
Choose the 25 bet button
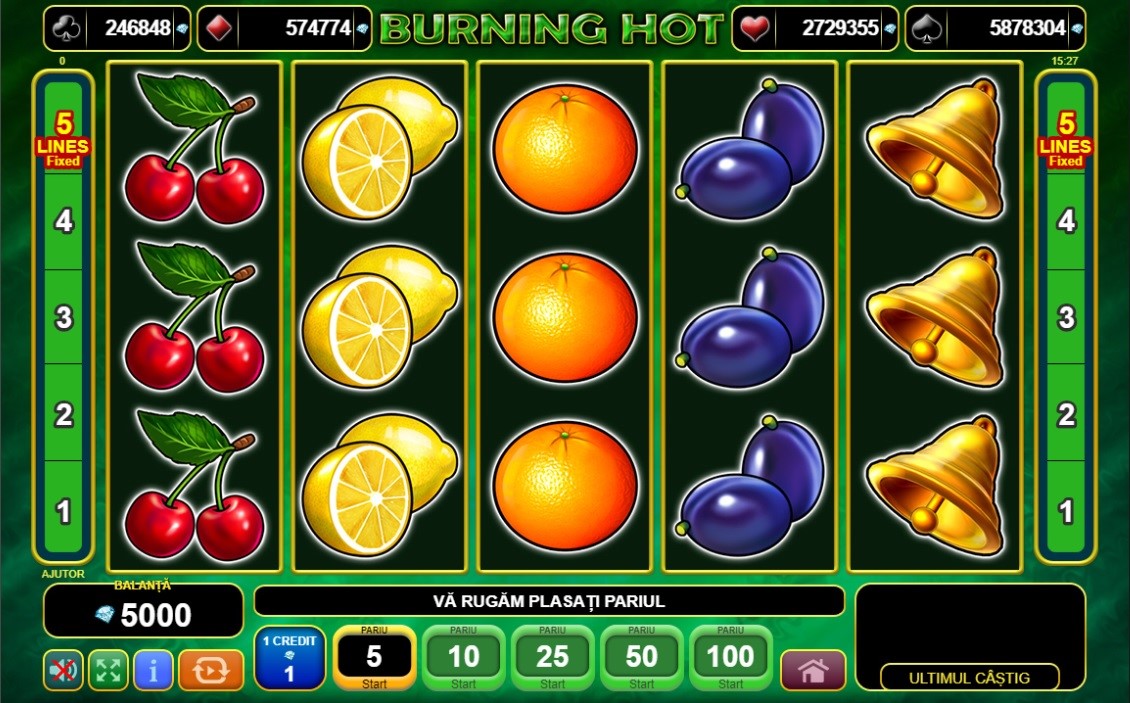(552, 657)
